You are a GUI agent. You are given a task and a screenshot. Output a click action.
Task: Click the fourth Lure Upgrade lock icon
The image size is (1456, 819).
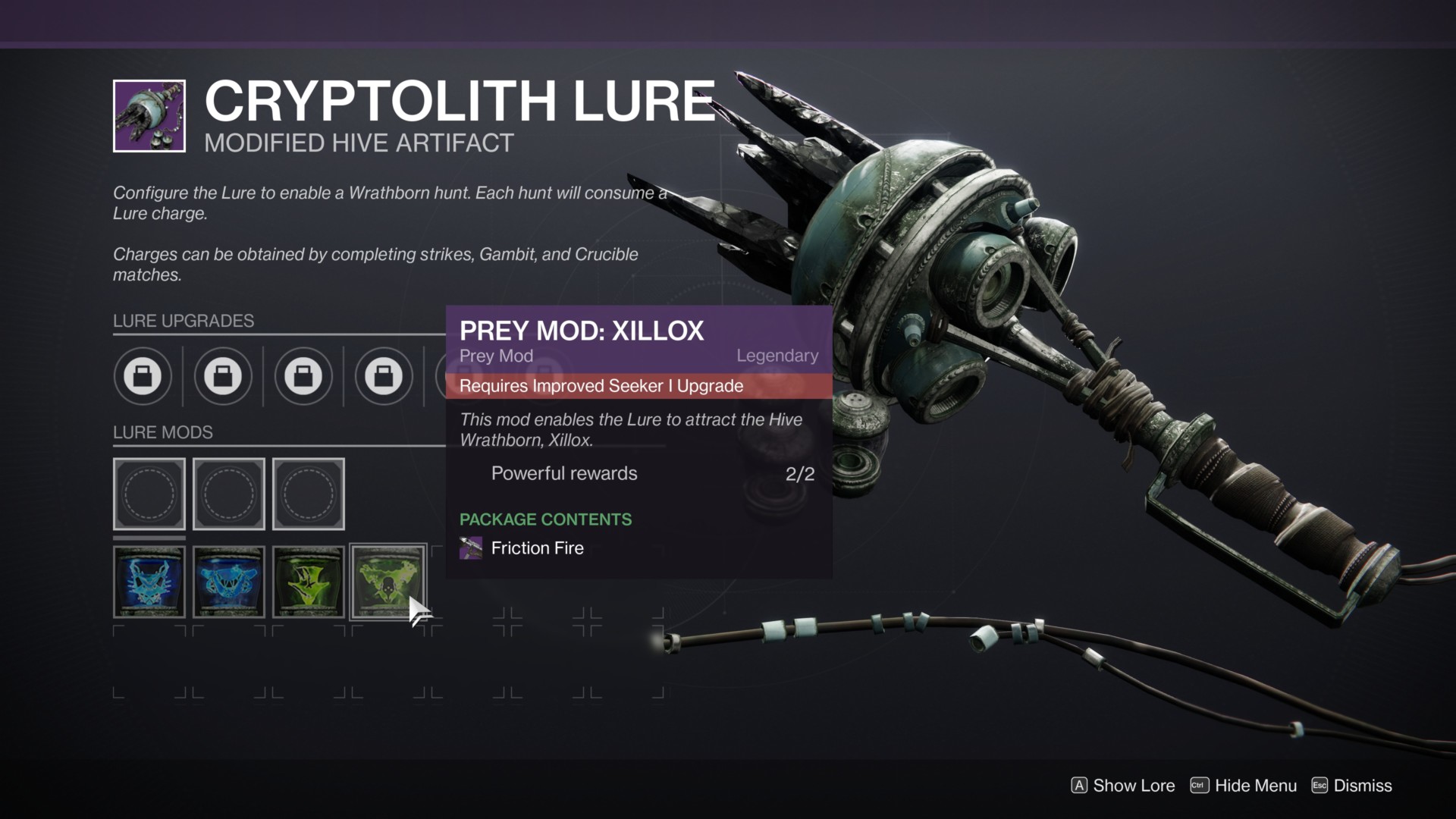coord(384,377)
